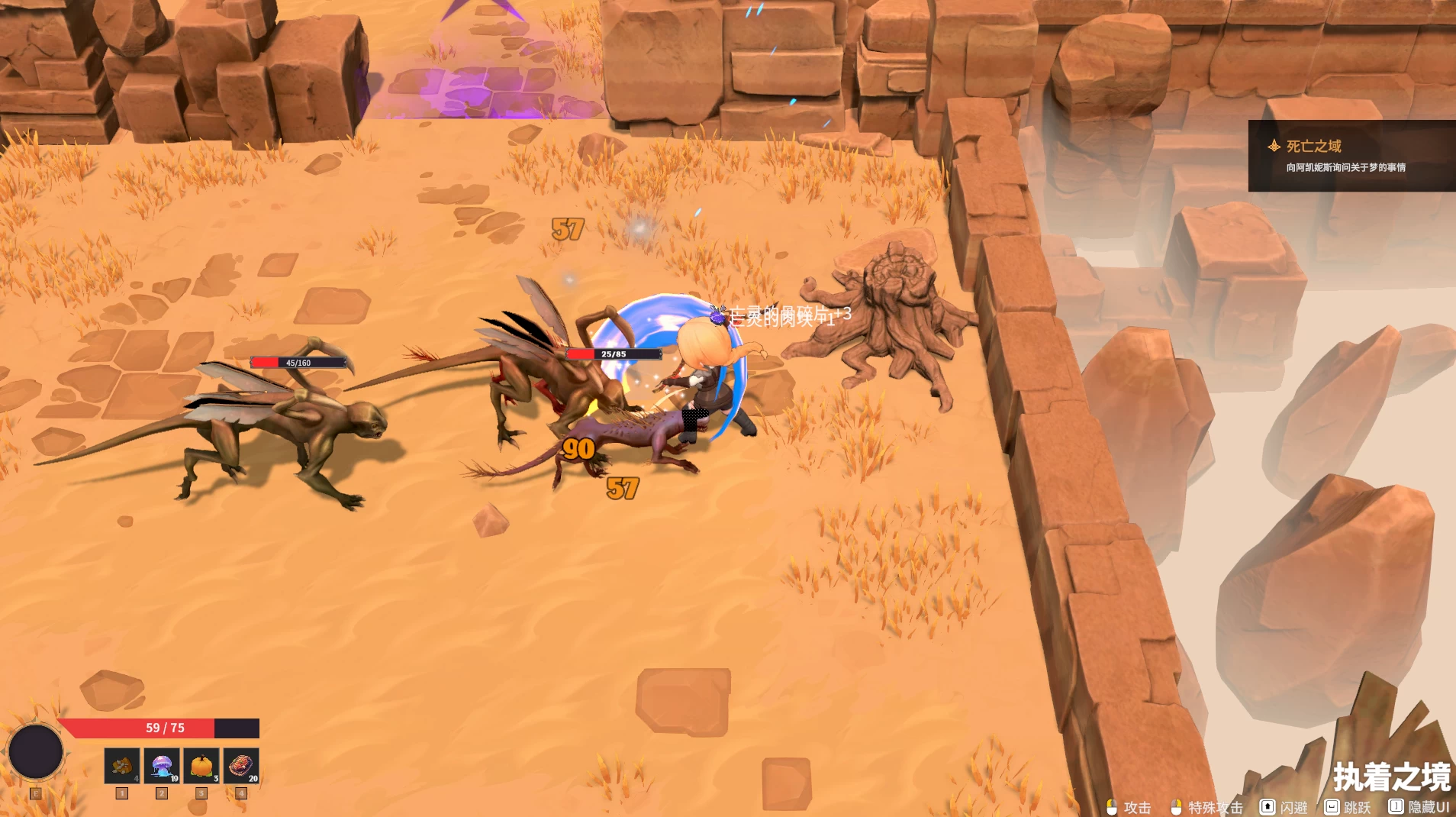Select the grilled steak hotbar slot
Image resolution: width=1456 pixels, height=817 pixels.
point(241,765)
